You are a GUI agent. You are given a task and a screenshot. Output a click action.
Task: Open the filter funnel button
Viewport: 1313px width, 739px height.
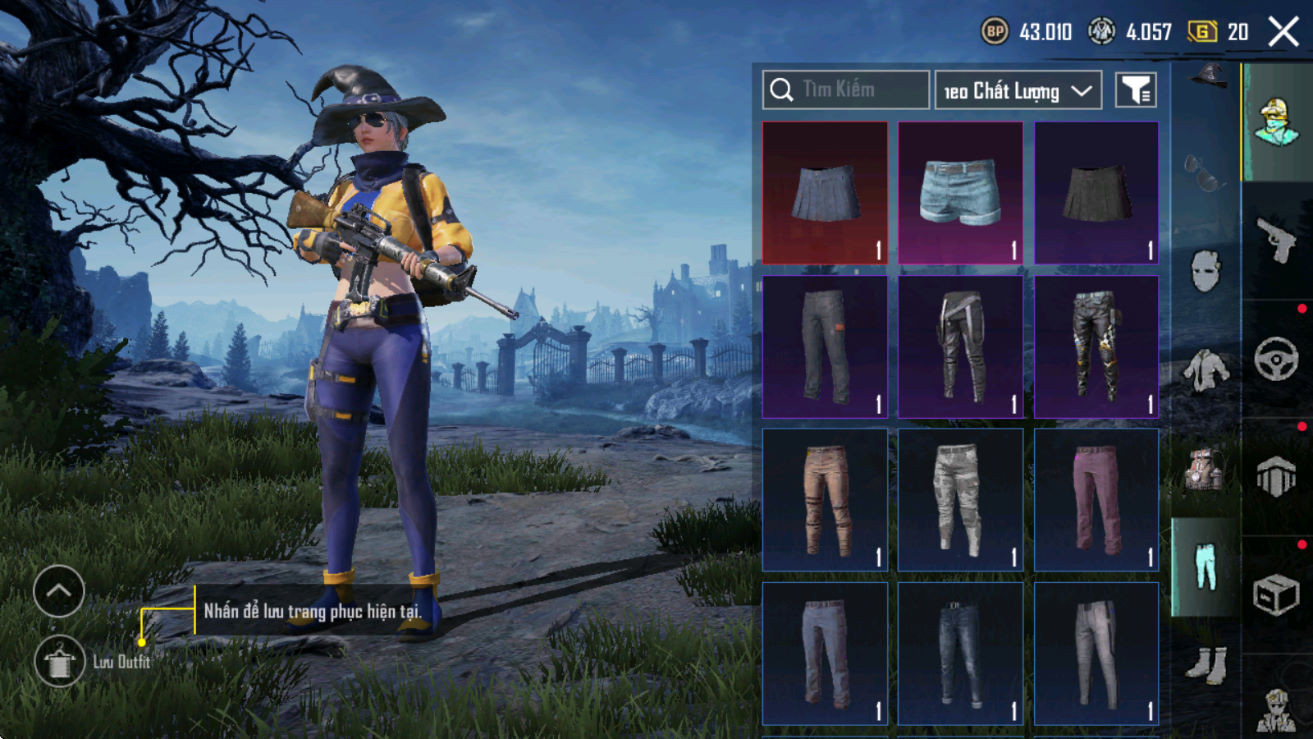(1135, 91)
